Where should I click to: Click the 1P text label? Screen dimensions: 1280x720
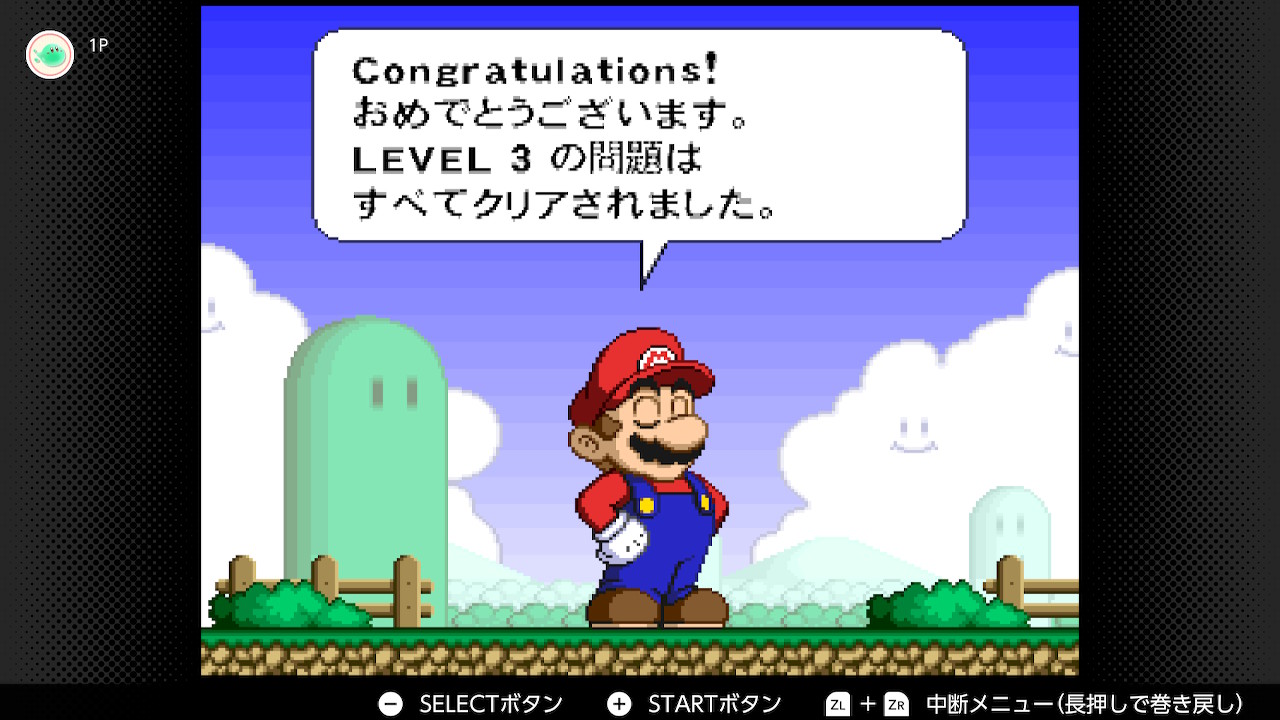[98, 44]
